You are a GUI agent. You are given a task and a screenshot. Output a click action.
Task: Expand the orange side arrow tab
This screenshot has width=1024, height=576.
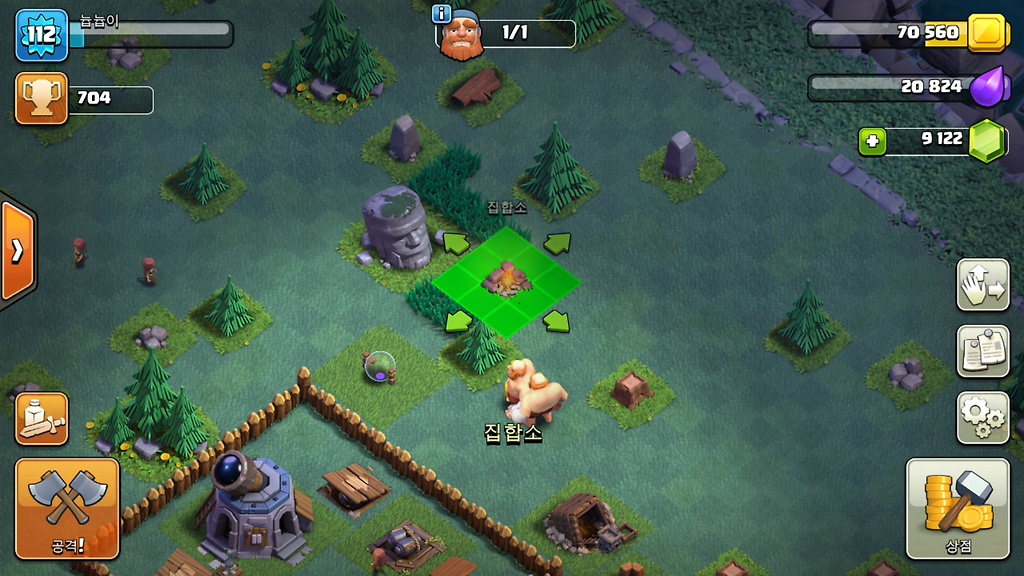click(x=17, y=251)
